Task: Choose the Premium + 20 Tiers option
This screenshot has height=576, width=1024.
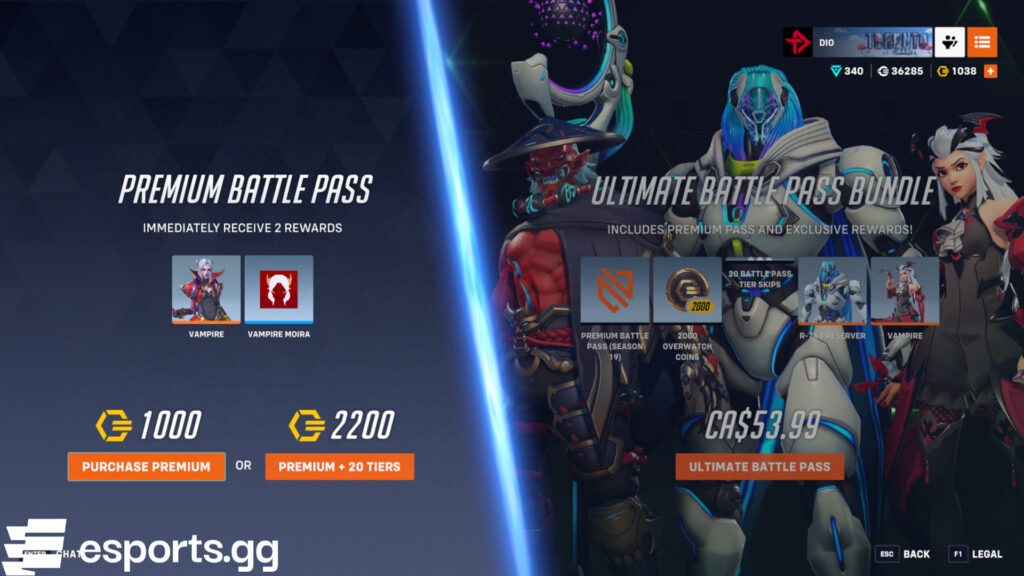Action: (x=339, y=466)
